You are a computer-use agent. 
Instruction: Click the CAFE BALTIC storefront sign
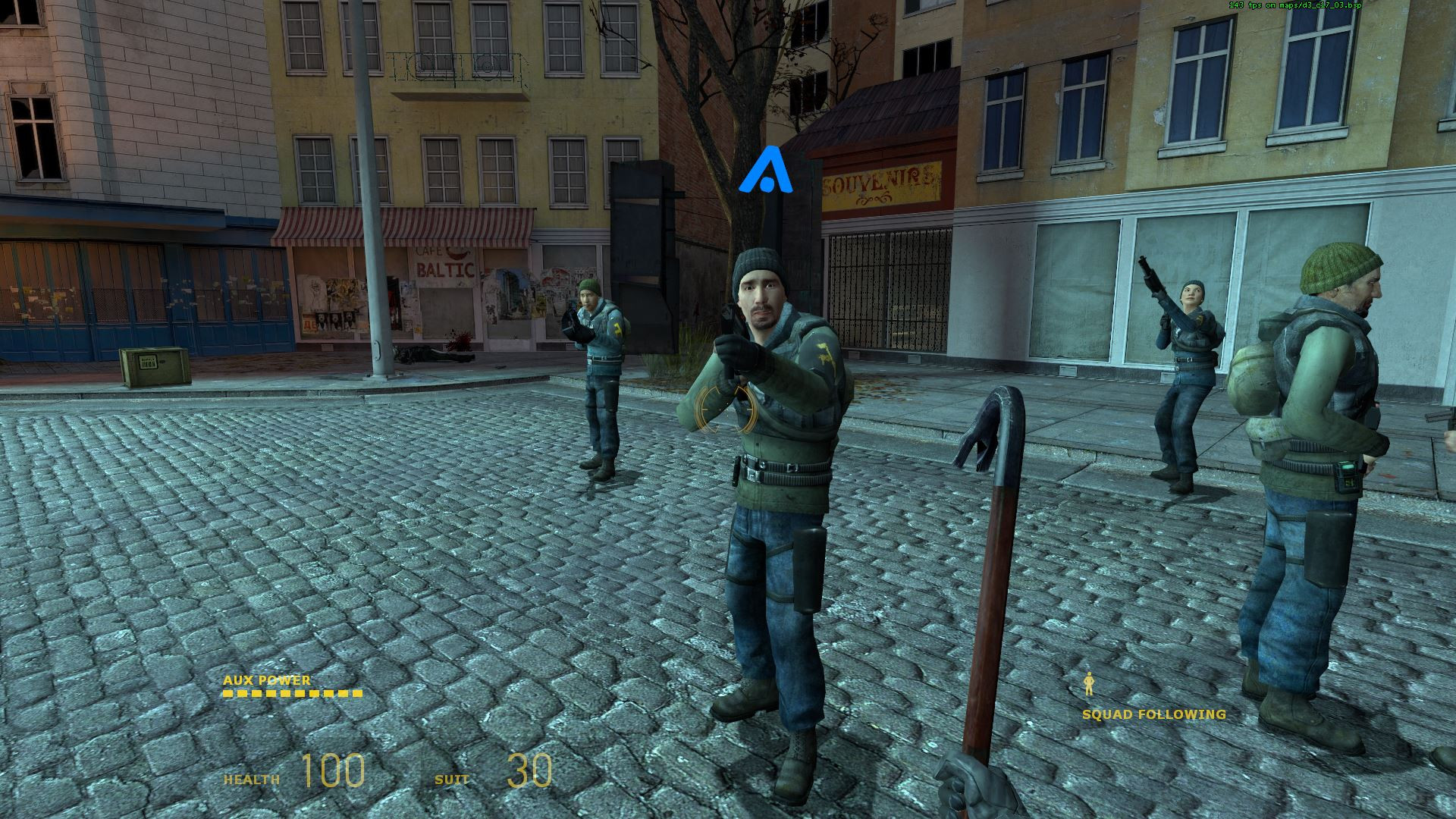(x=444, y=260)
